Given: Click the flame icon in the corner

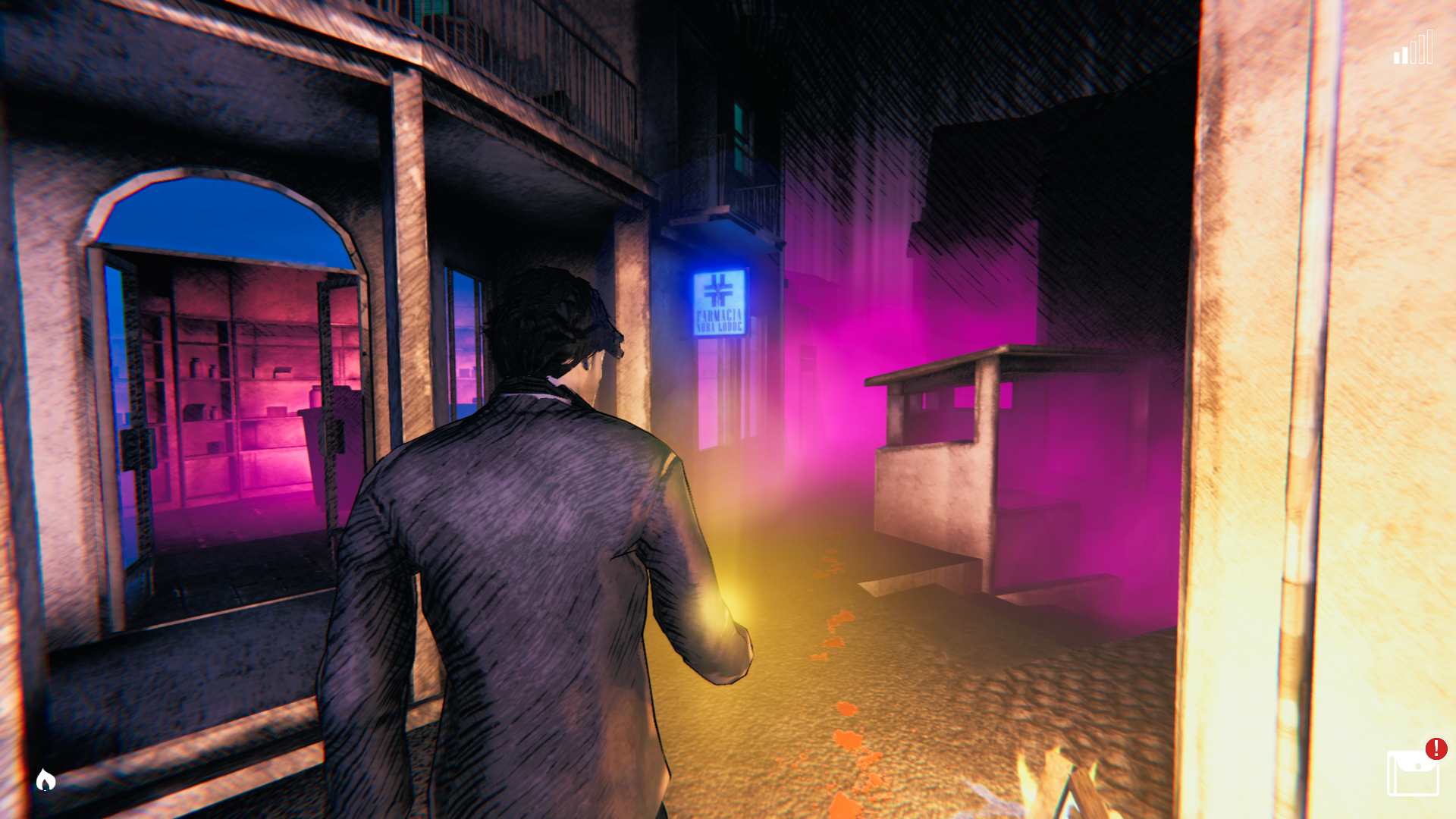Looking at the screenshot, I should 45,780.
